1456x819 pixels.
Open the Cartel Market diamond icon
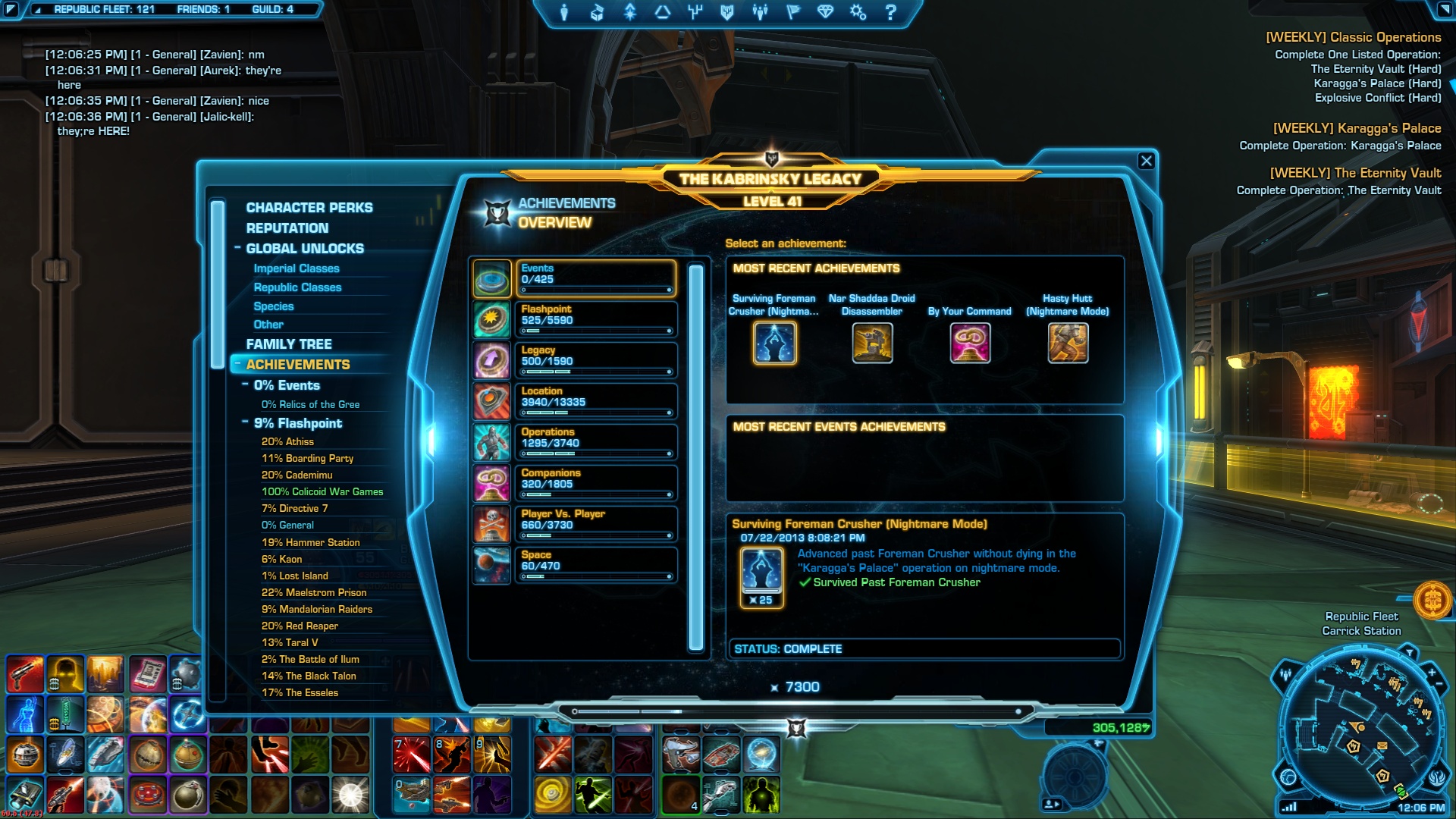pyautogui.click(x=827, y=13)
